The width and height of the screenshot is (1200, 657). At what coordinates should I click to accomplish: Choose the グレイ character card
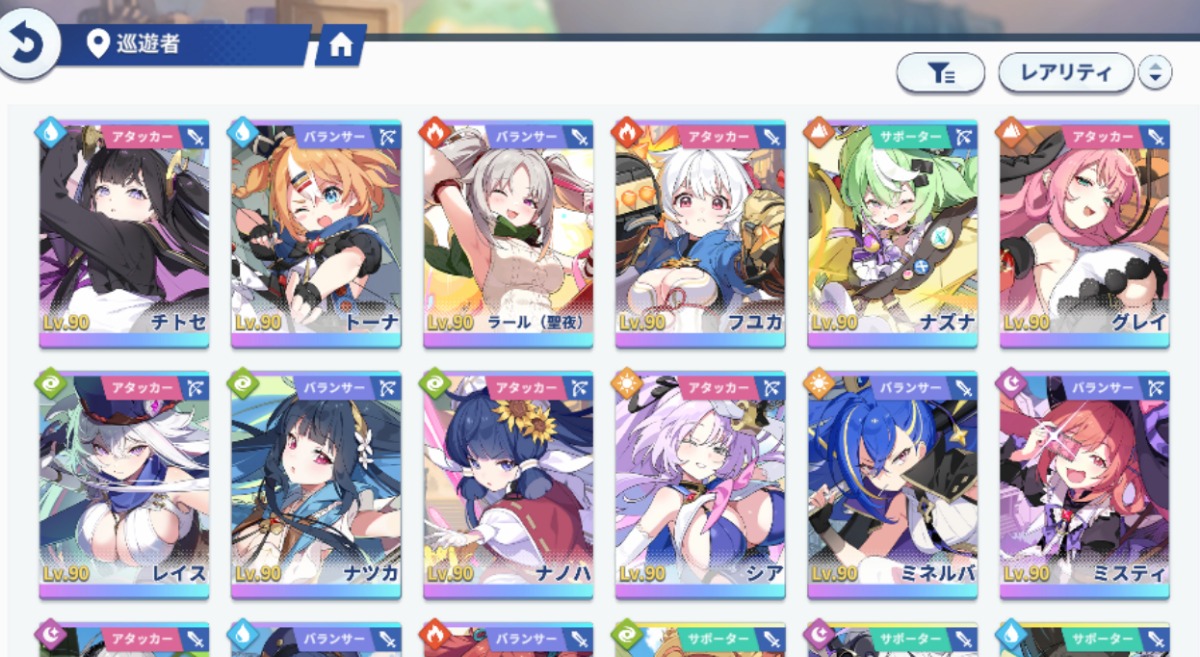point(1084,235)
